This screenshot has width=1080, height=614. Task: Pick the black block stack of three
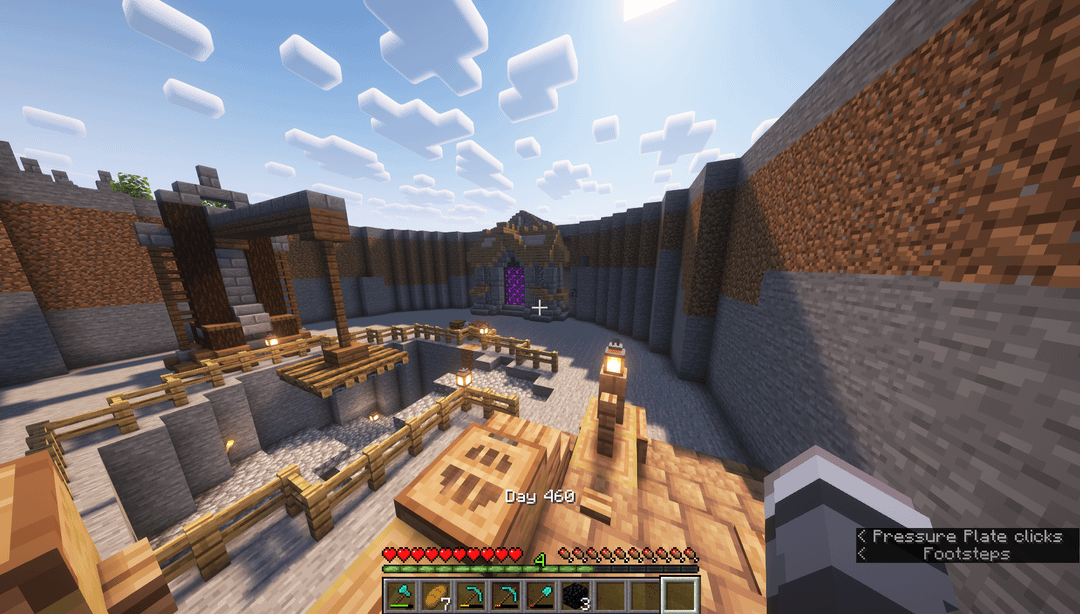[576, 595]
